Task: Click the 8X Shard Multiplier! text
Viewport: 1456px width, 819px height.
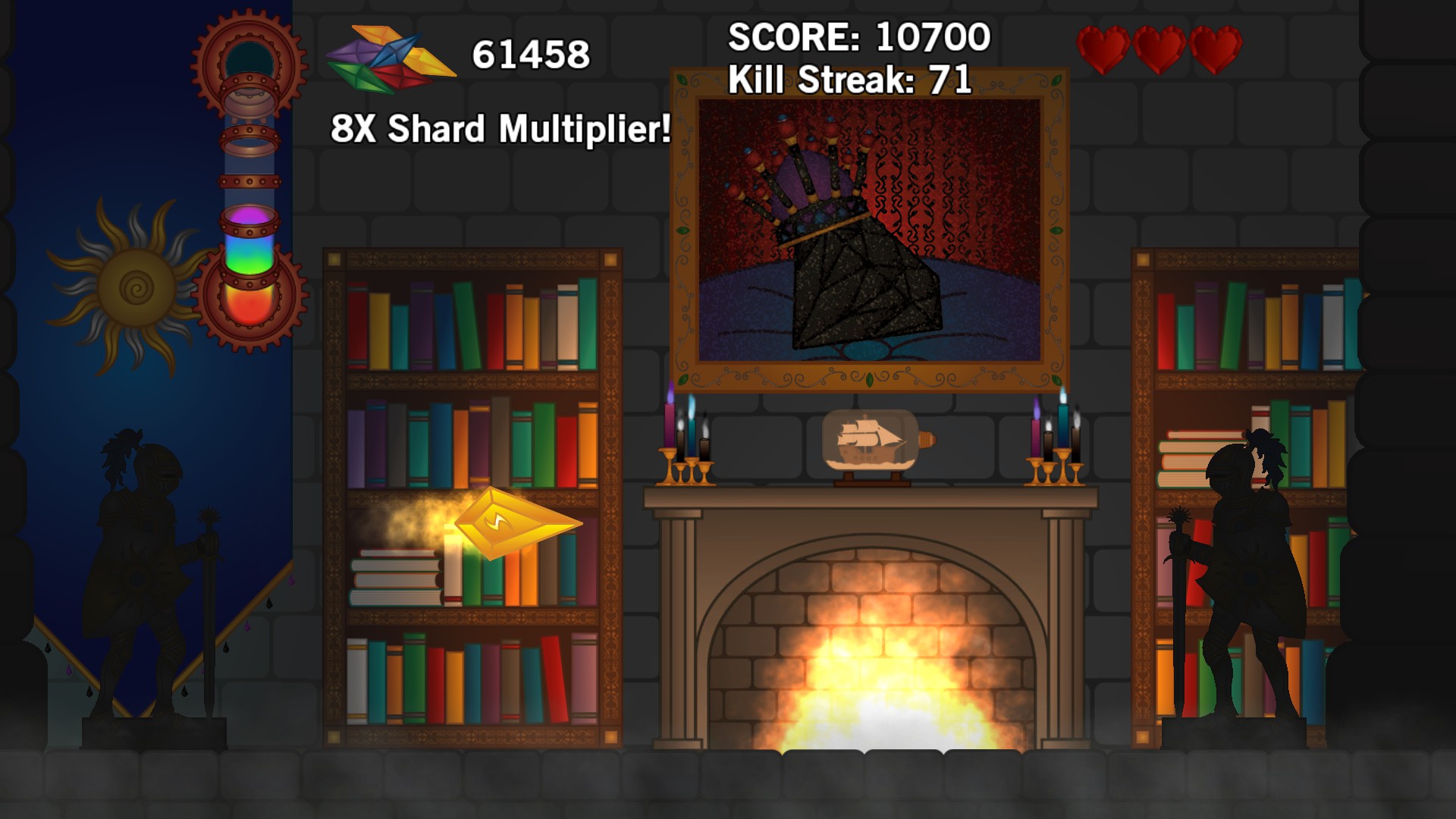Action: click(500, 130)
